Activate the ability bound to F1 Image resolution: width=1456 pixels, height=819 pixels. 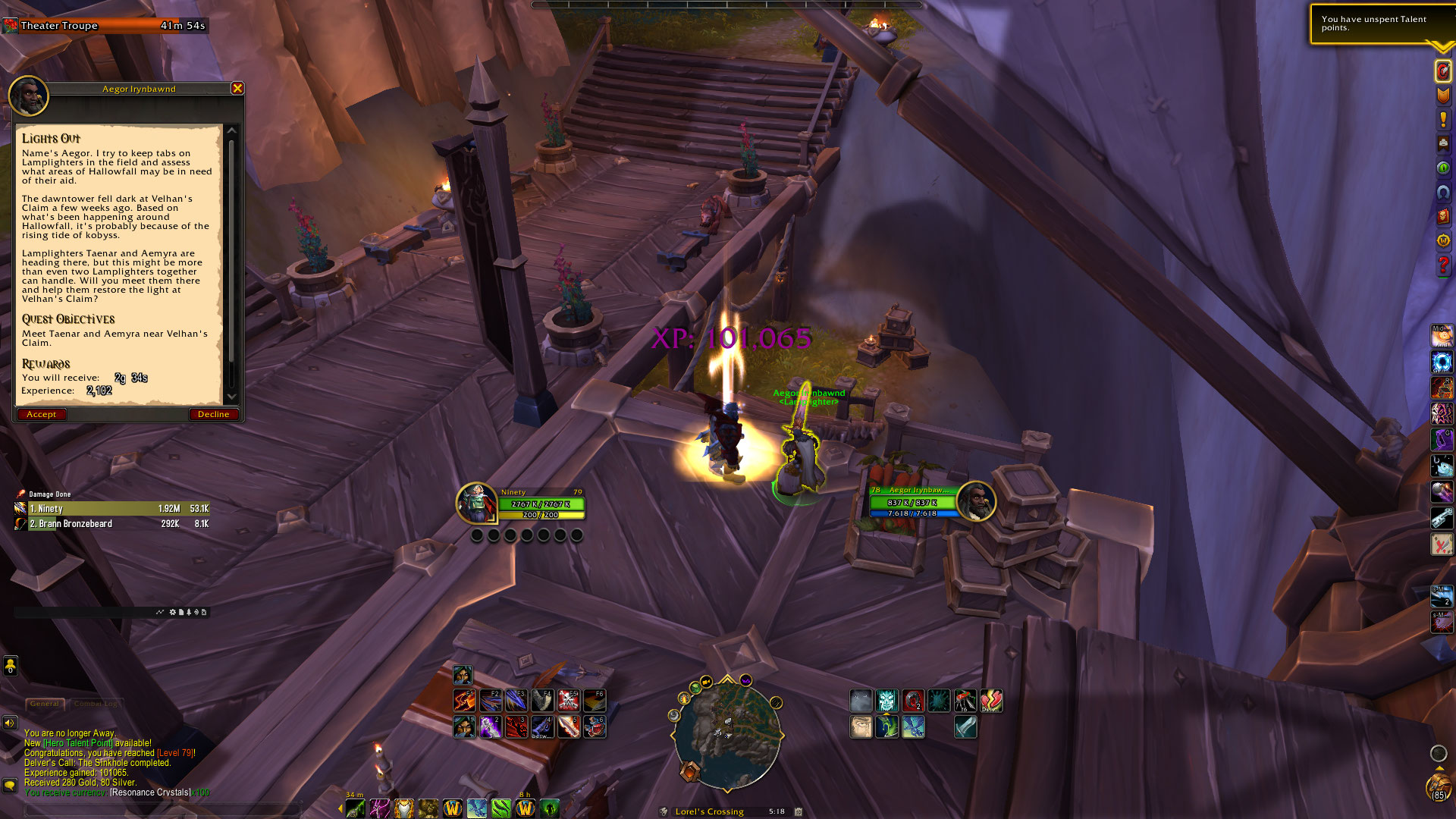(x=464, y=701)
